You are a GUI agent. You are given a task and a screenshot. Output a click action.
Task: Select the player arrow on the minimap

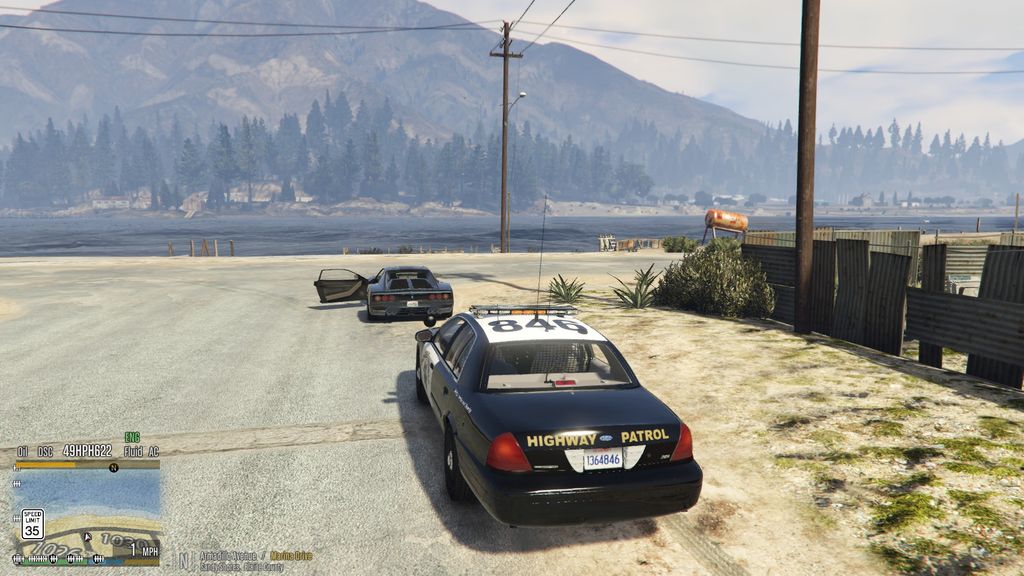coord(88,537)
